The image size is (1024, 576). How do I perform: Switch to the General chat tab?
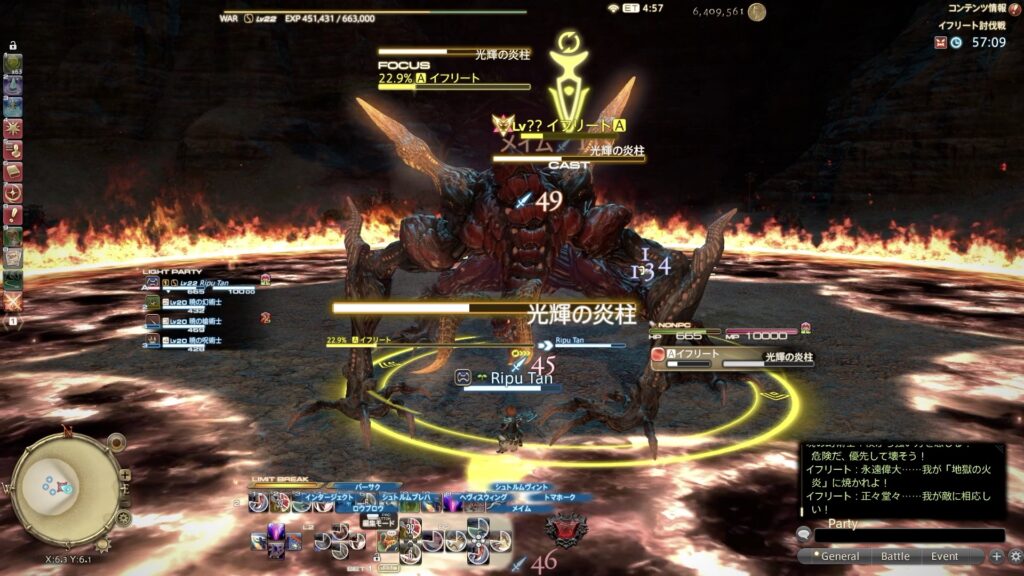click(840, 556)
